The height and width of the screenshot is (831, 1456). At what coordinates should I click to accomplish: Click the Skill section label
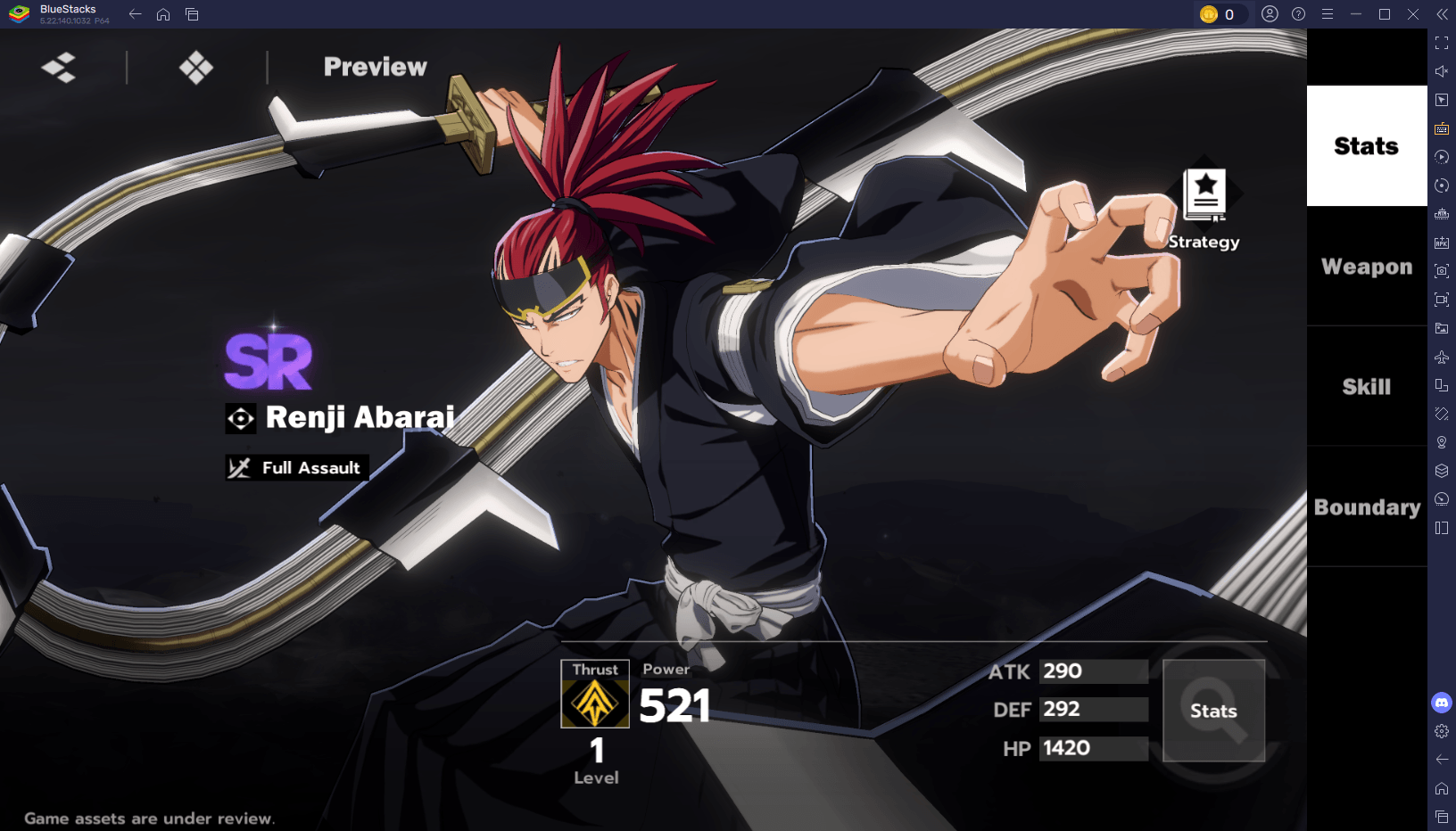click(x=1365, y=386)
